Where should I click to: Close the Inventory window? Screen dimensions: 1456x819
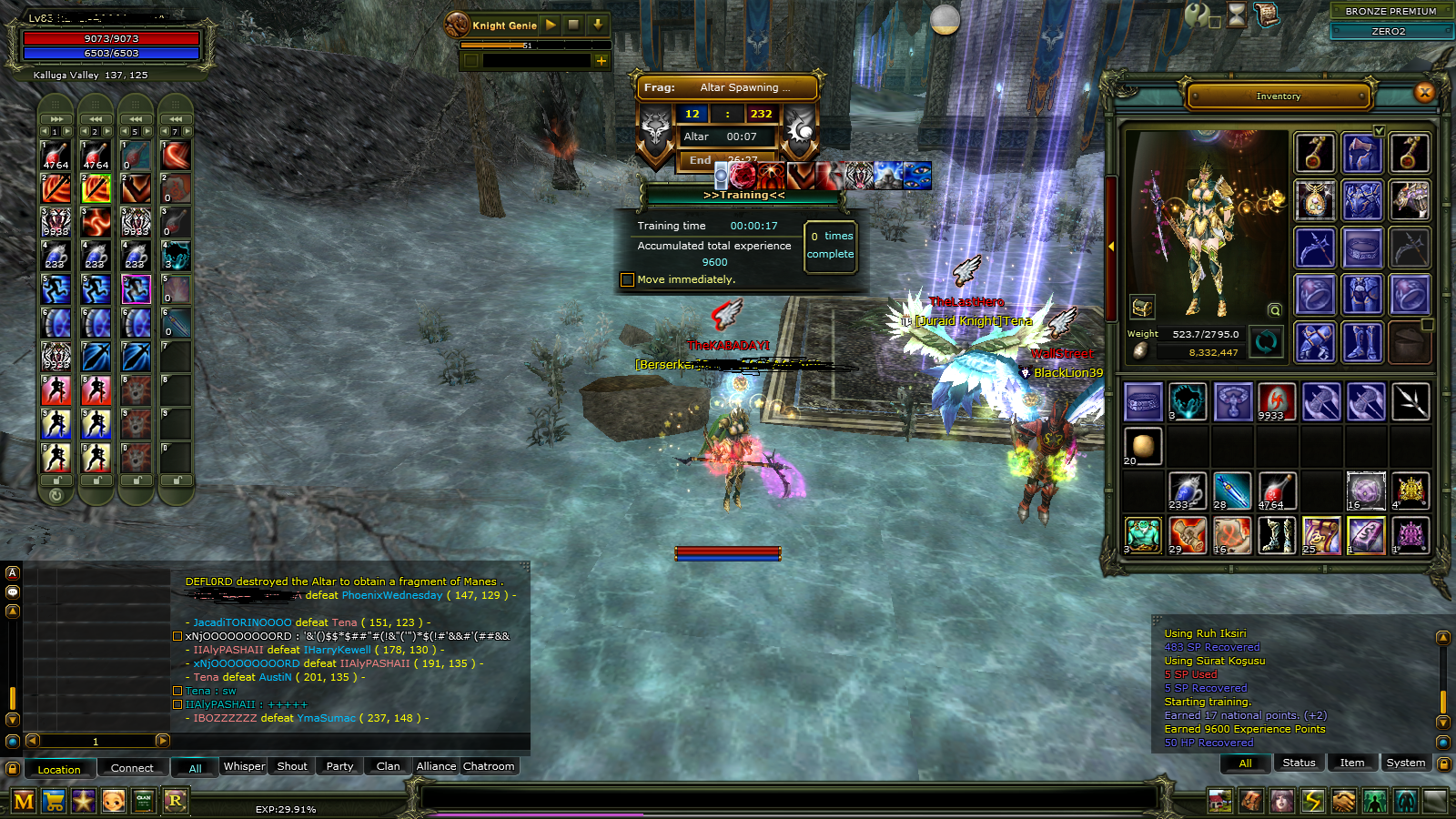[1424, 92]
